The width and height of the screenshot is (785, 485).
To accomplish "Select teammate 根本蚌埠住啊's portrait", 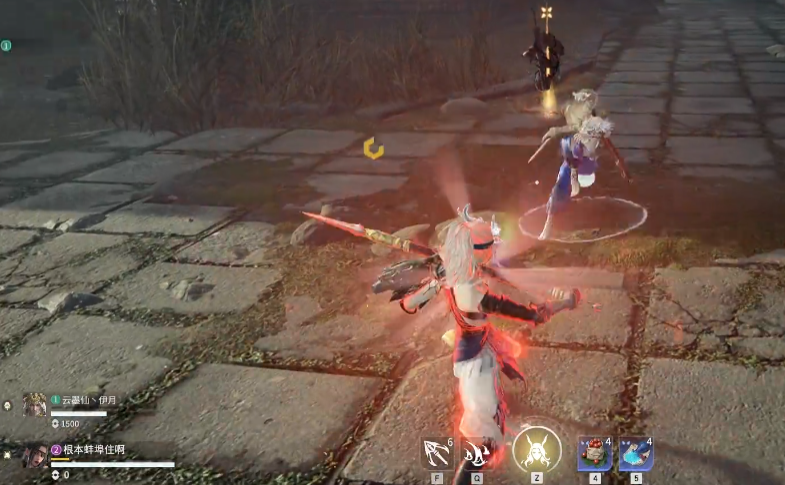I will [35, 455].
